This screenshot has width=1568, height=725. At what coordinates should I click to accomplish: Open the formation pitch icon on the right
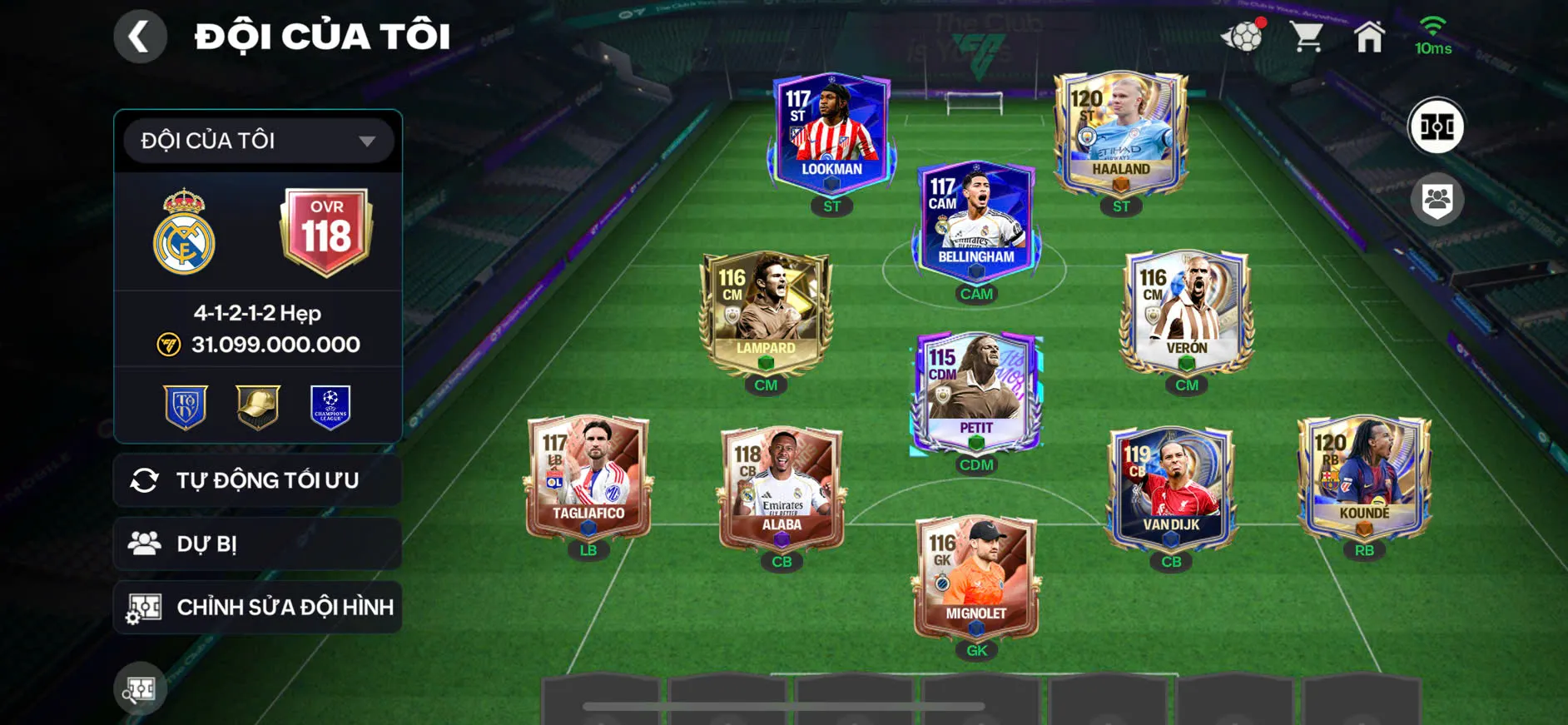tap(1437, 127)
